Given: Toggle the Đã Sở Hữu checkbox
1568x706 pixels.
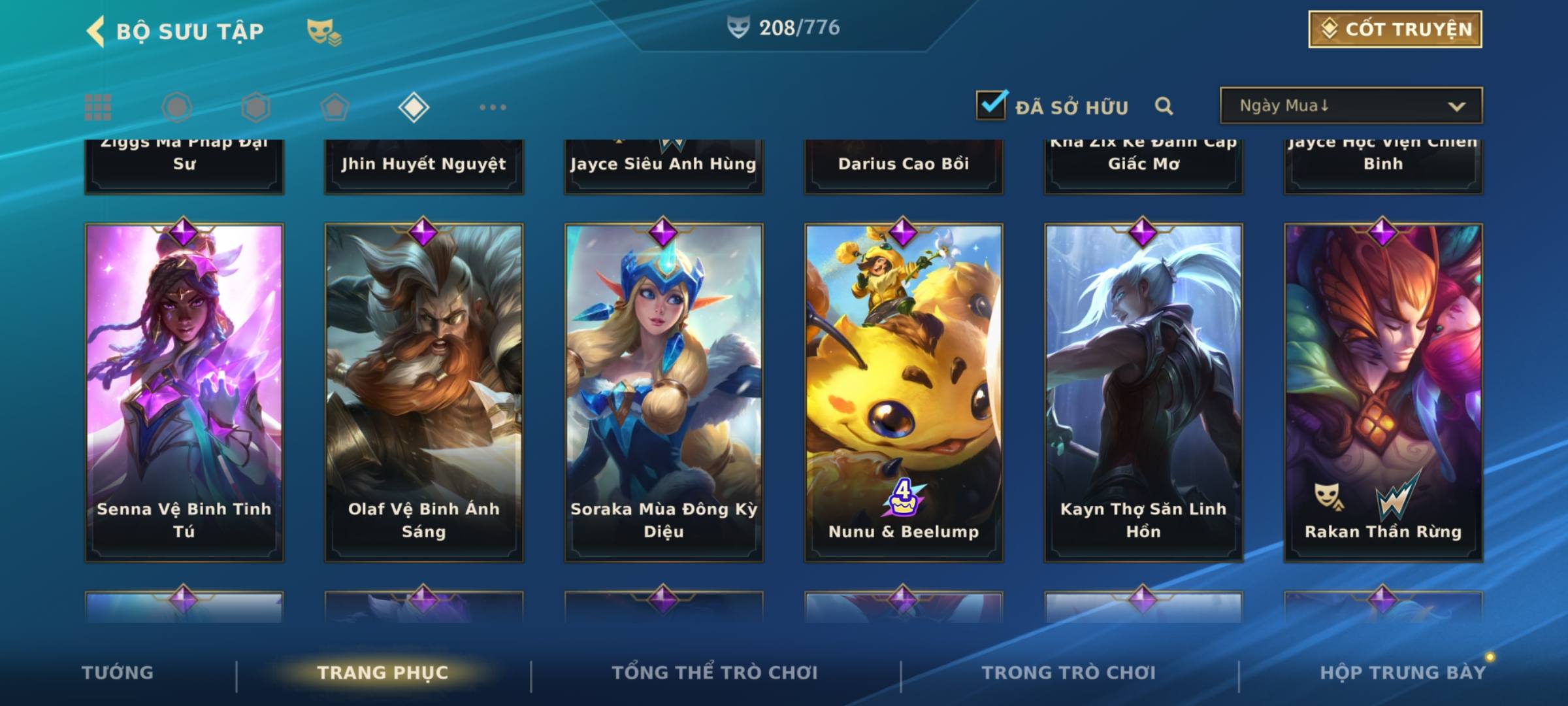Looking at the screenshot, I should 991,105.
